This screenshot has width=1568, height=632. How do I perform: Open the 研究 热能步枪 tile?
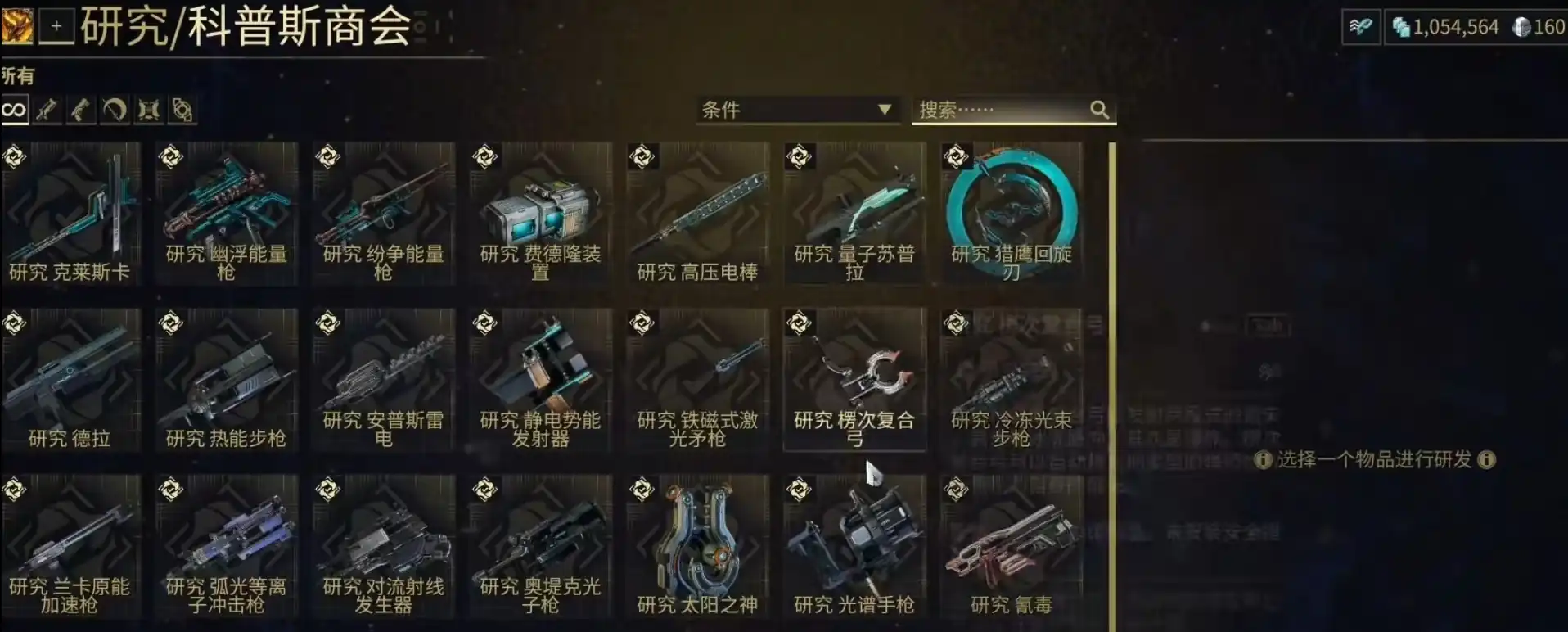(x=227, y=381)
